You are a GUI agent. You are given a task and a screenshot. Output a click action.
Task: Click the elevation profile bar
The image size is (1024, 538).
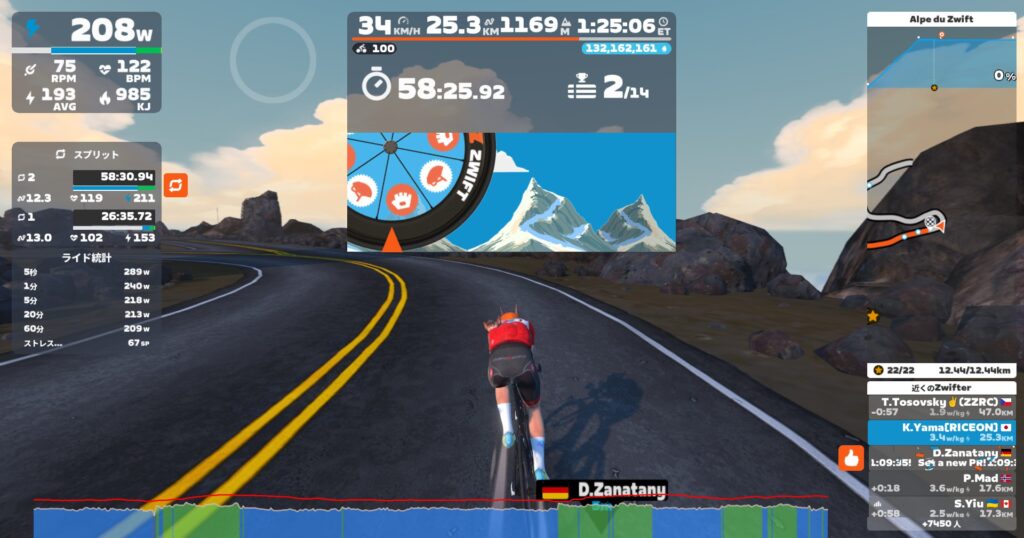430,520
